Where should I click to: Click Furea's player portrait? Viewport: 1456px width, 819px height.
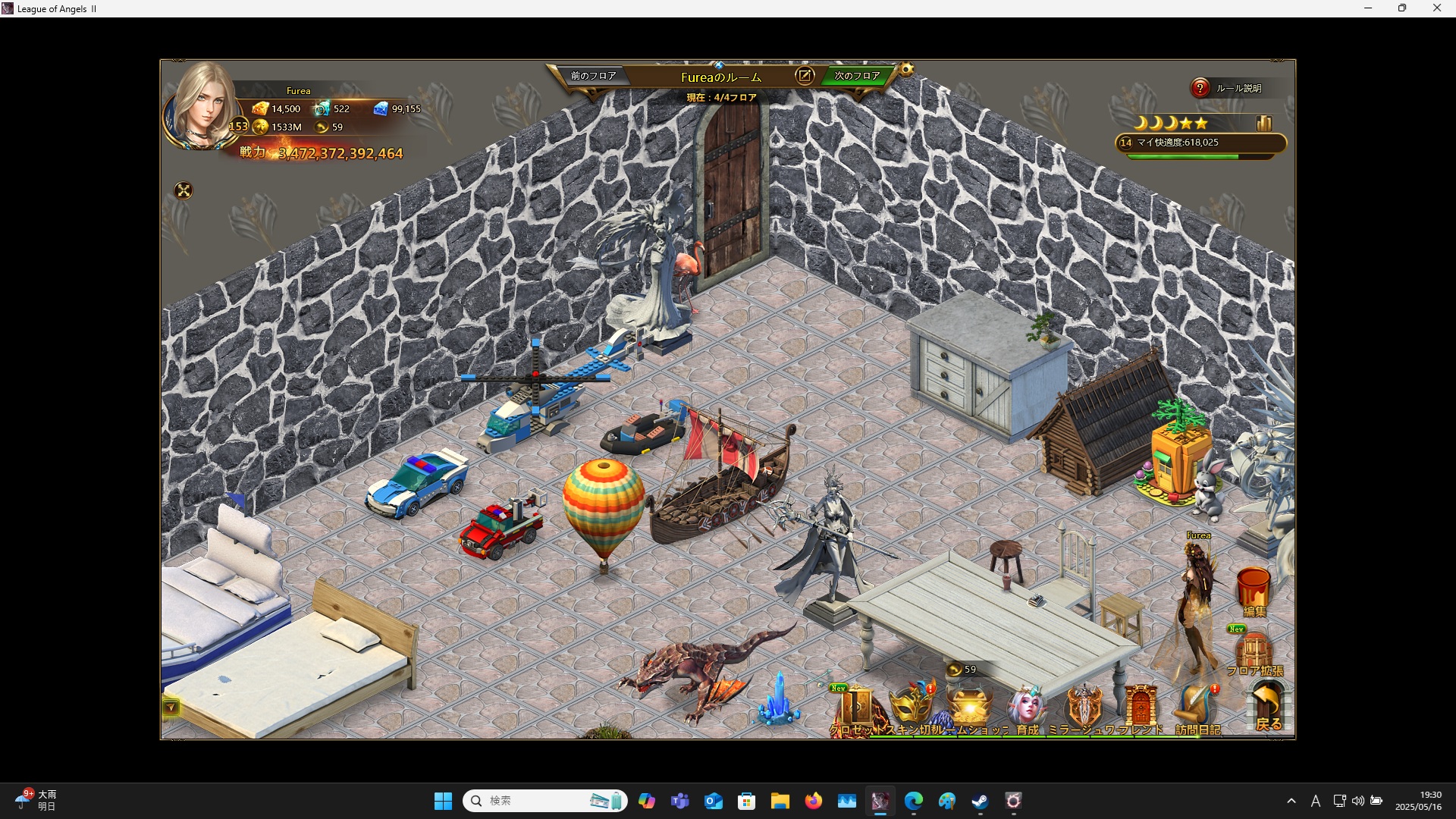[x=203, y=106]
